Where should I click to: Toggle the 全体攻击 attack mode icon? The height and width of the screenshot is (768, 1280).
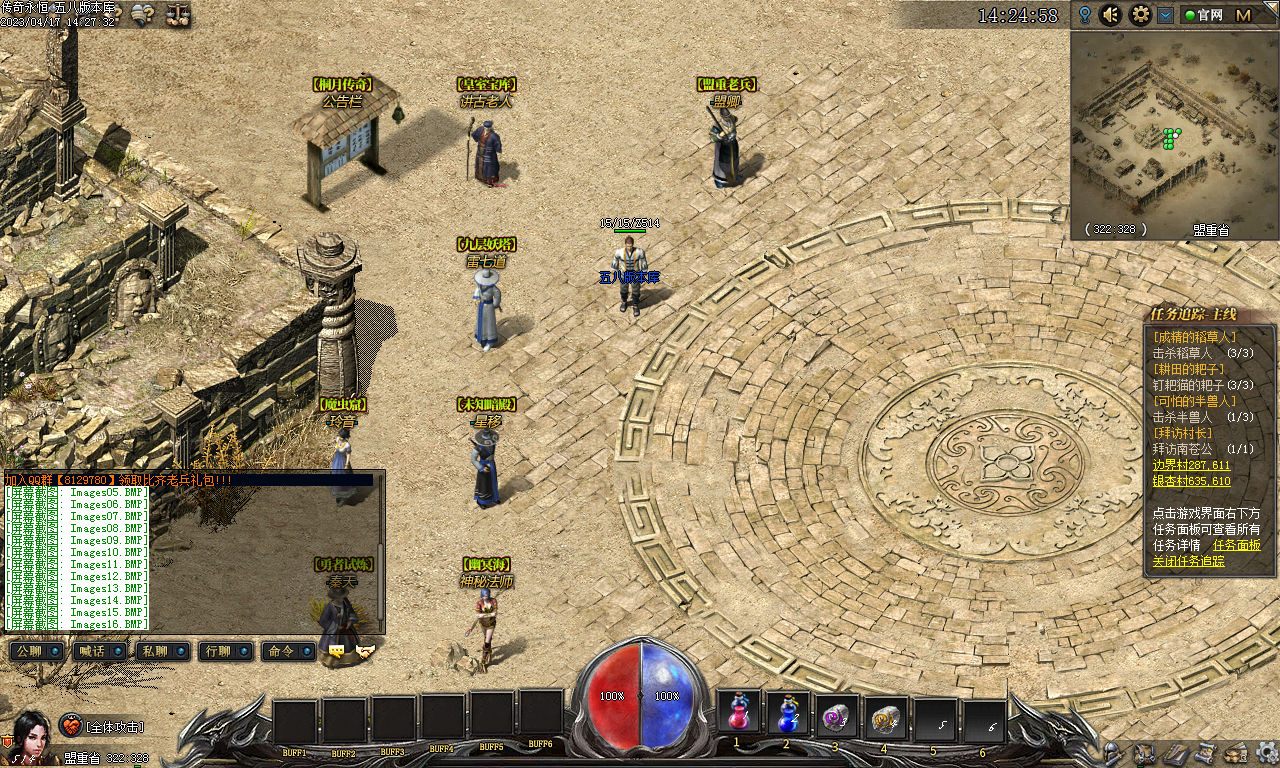71,726
